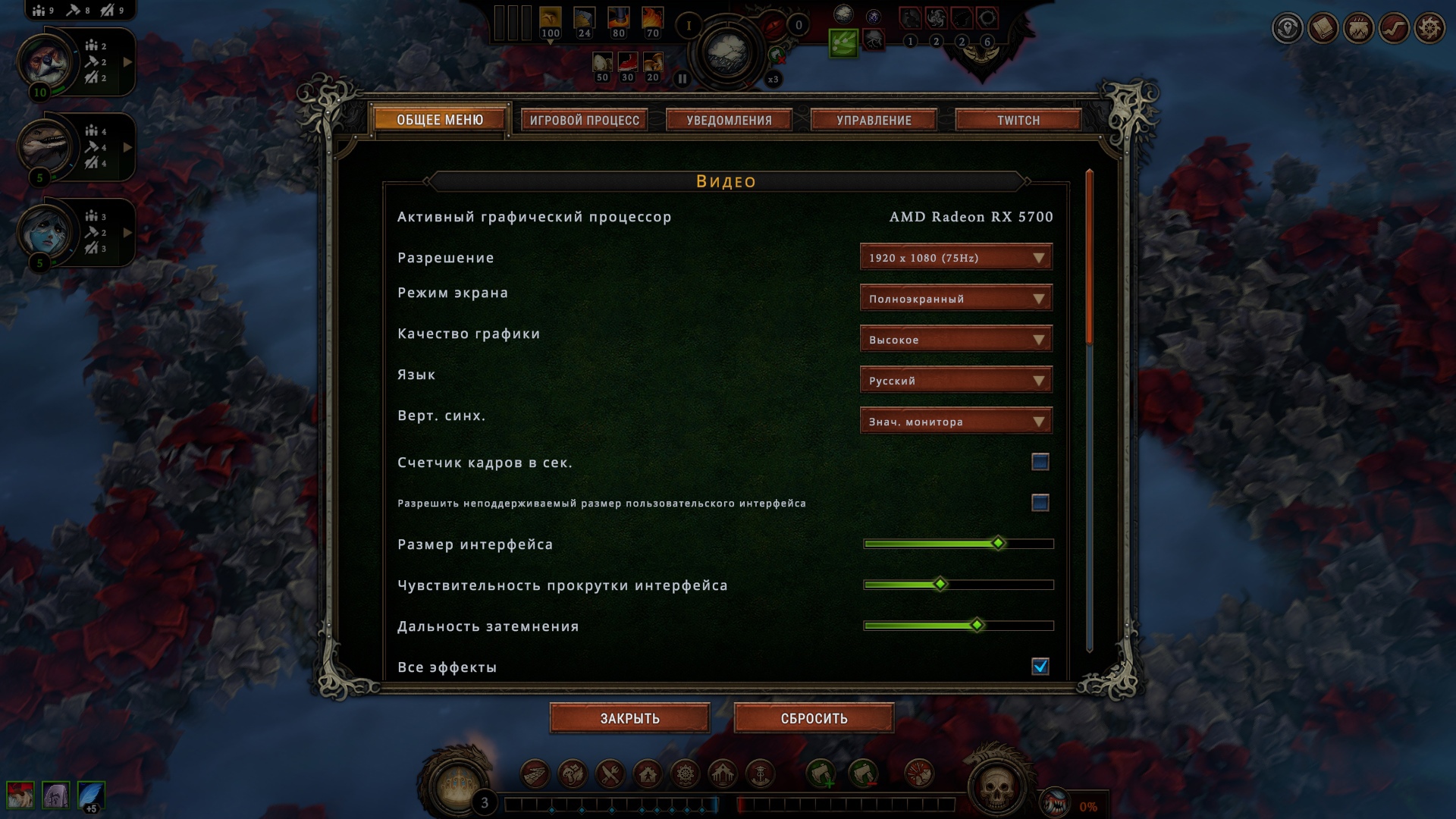Adjust the Размер интерфейса slider
Viewport: 1456px width, 819px height.
tap(998, 544)
